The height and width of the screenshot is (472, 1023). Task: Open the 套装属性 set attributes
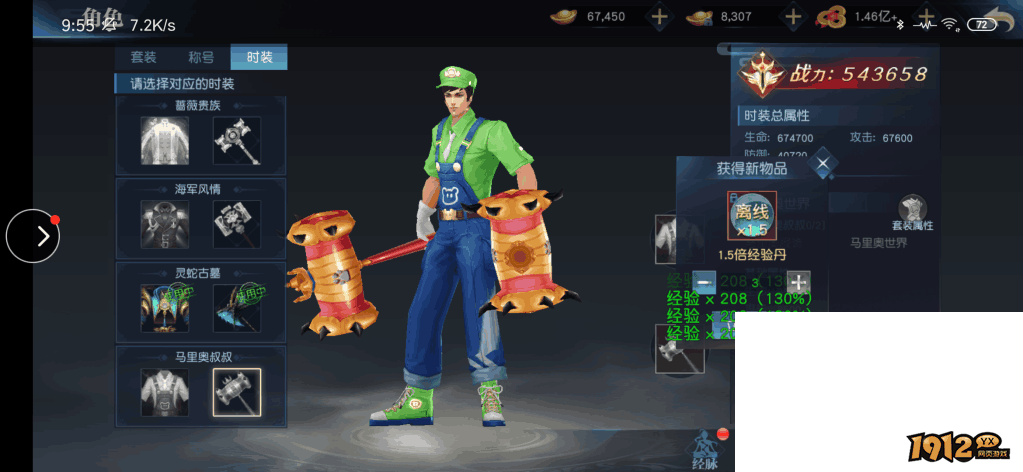[912, 214]
